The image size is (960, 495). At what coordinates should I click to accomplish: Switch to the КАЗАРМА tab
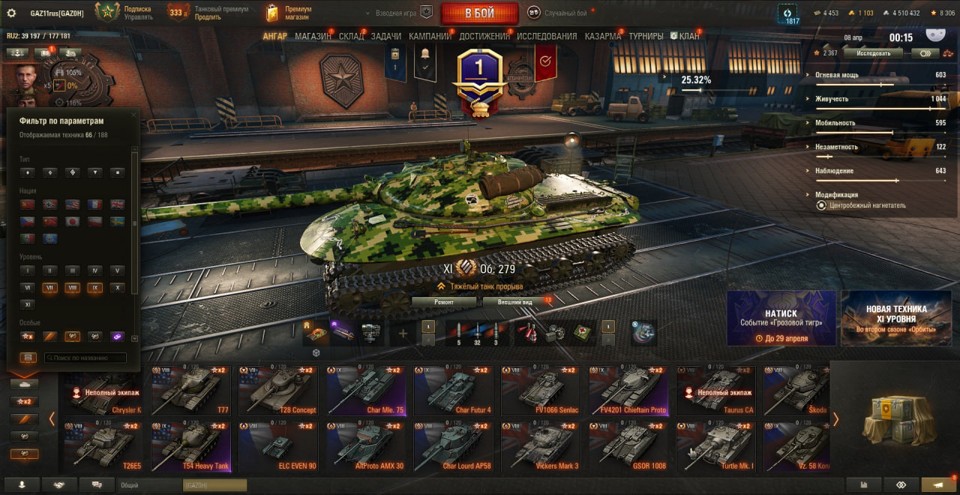(x=603, y=36)
